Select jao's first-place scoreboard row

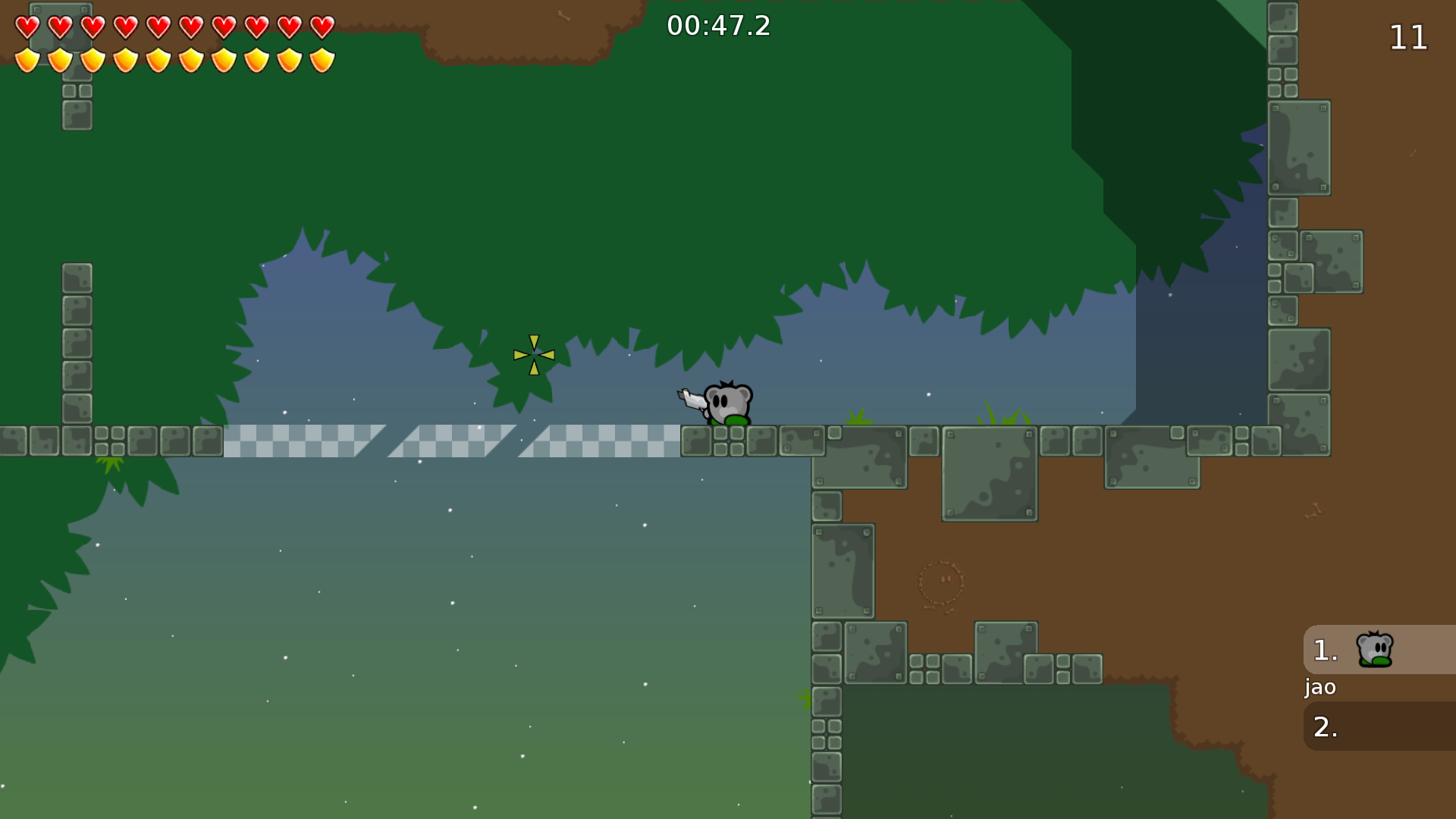(x=1379, y=650)
